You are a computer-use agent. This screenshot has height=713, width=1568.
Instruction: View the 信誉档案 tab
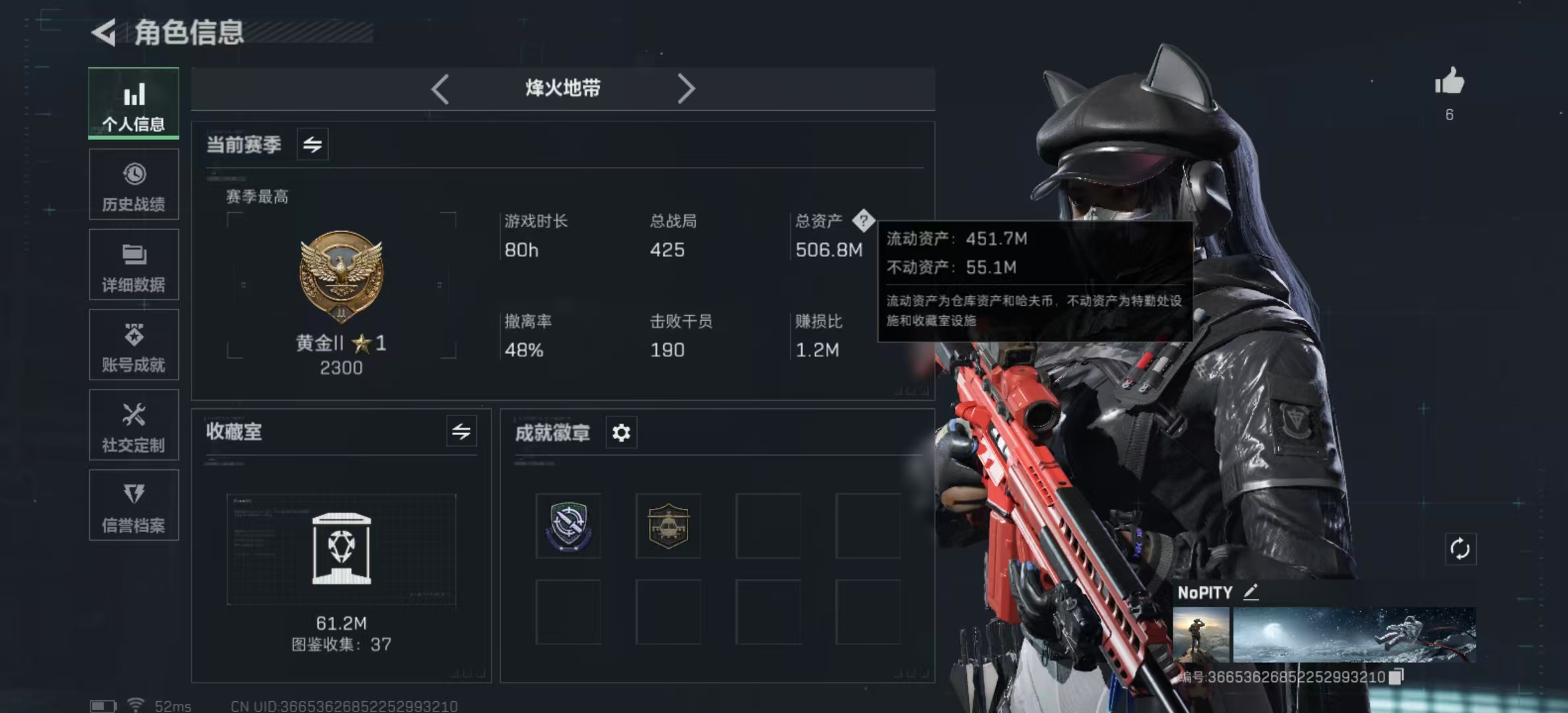coord(133,506)
